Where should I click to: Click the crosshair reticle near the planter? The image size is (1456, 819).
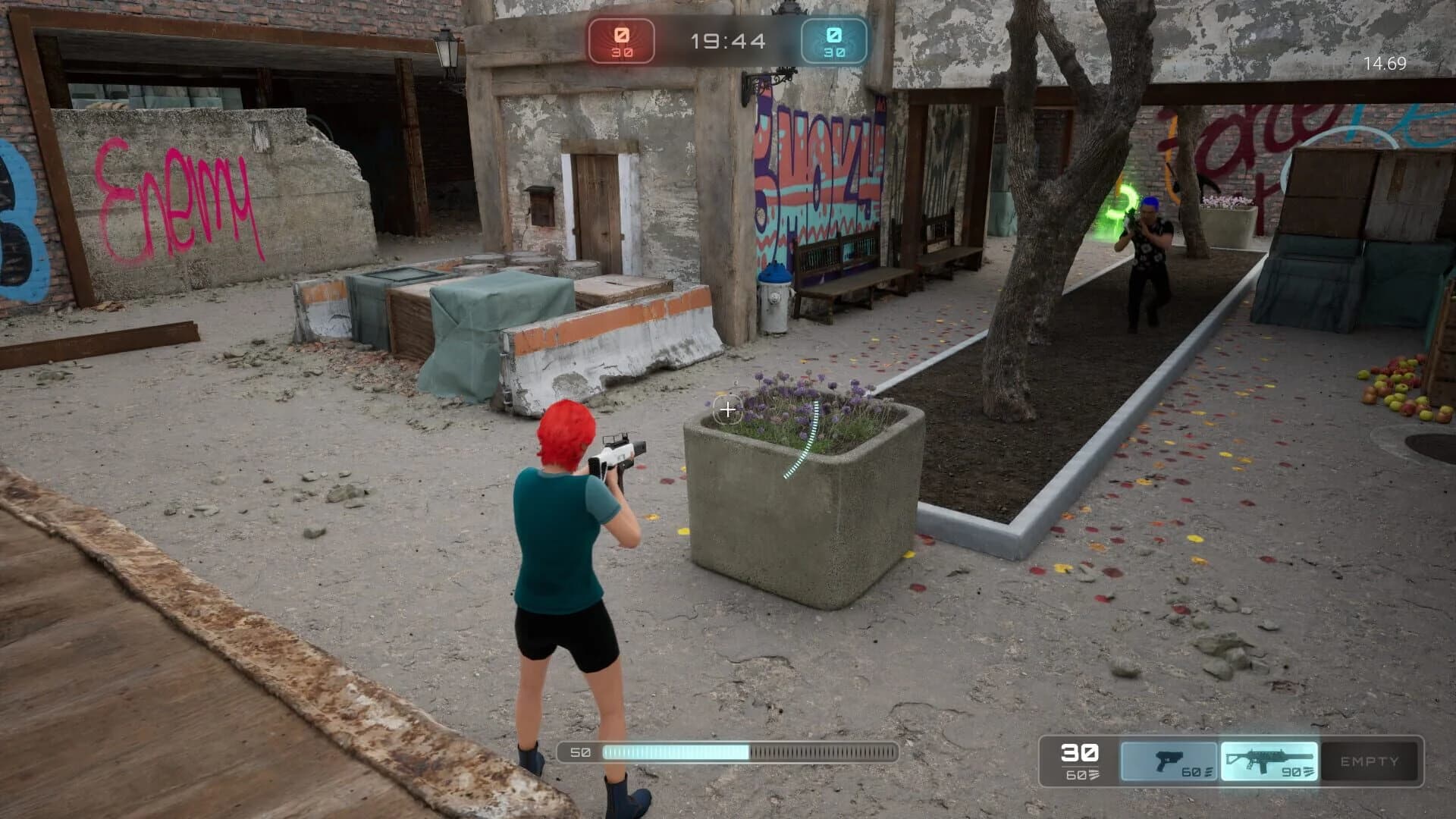pyautogui.click(x=726, y=409)
